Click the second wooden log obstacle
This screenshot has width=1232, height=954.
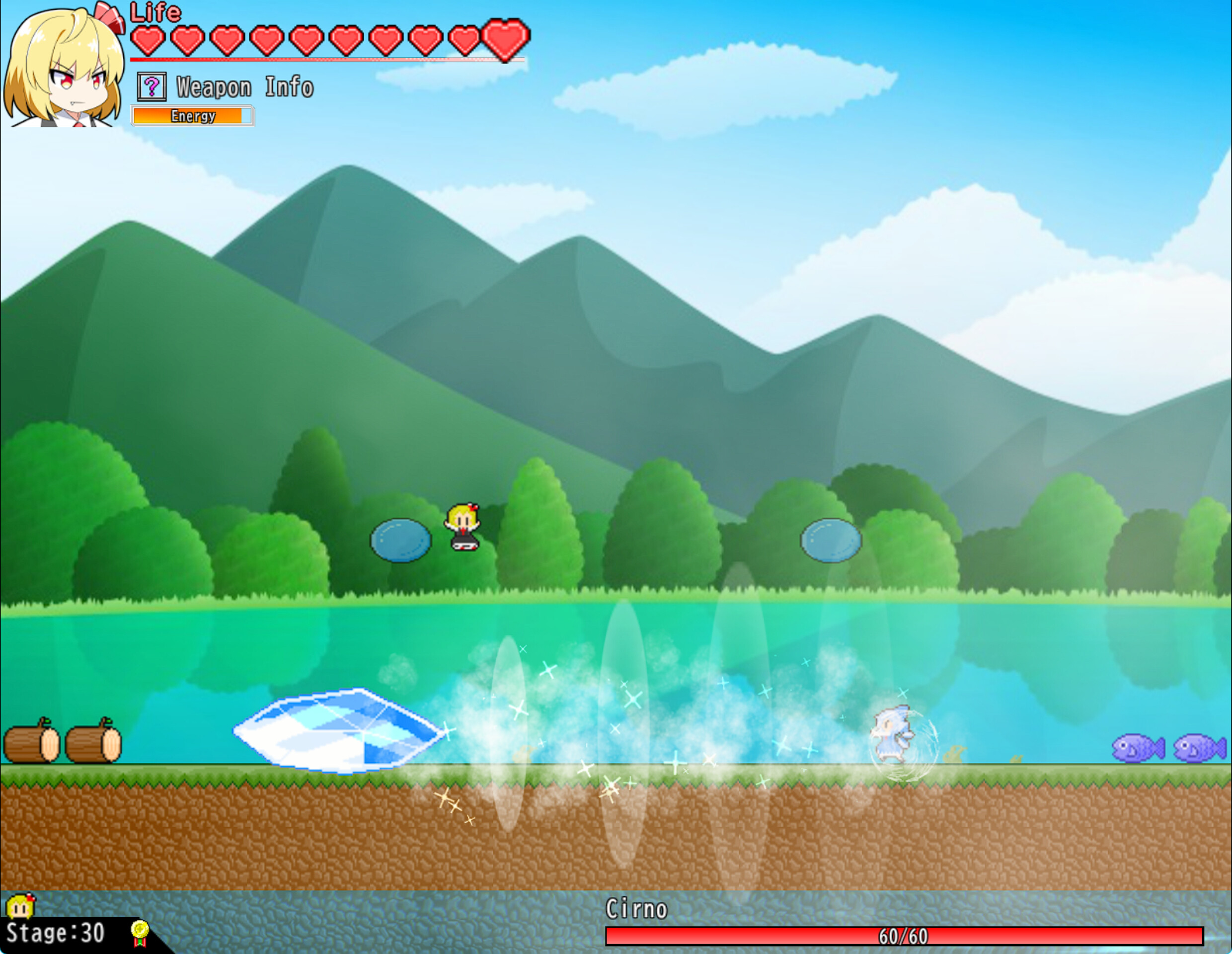[x=93, y=743]
